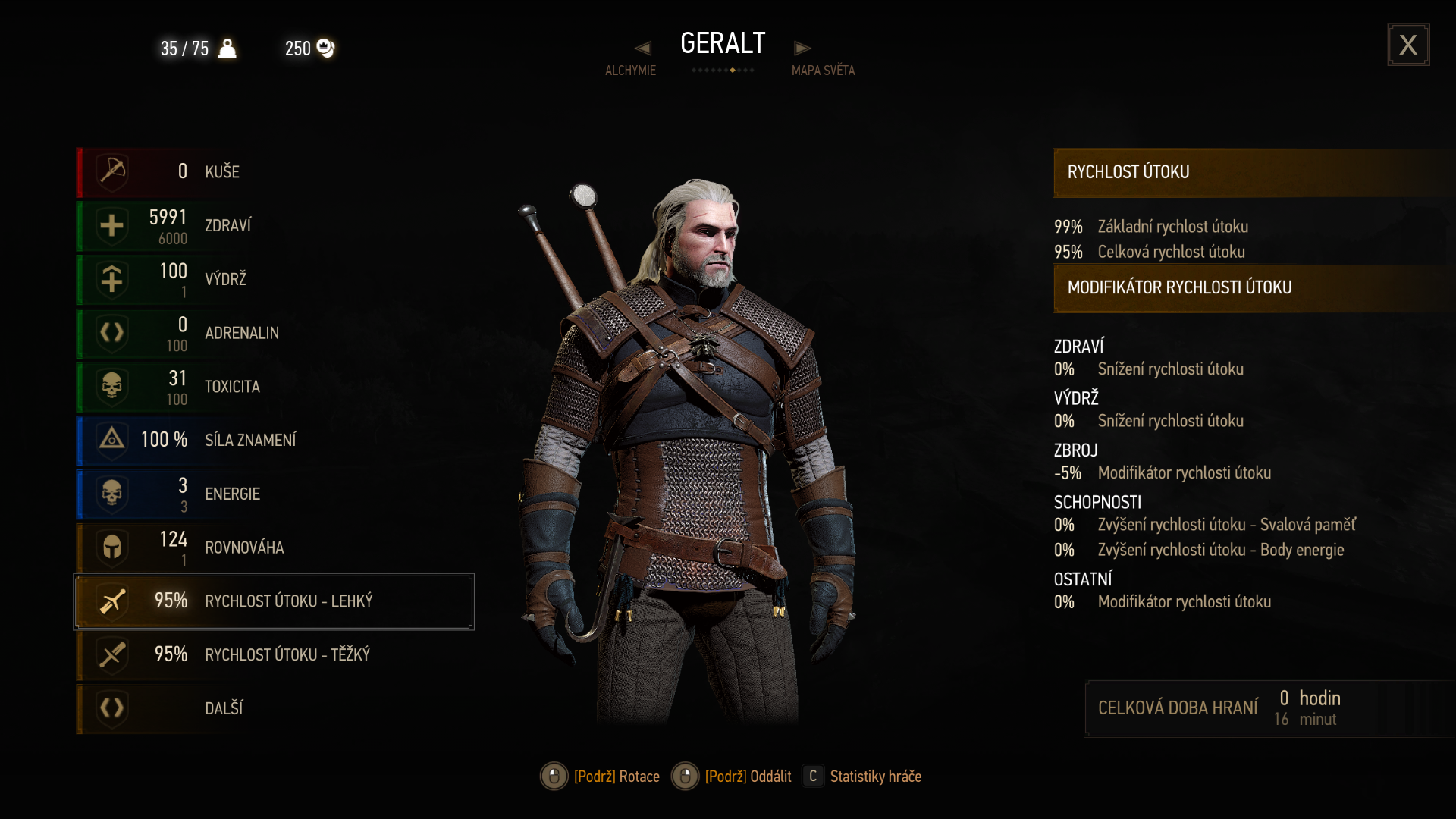The height and width of the screenshot is (819, 1456).
Task: Choose the Výdrž stat row
Action: [273, 279]
